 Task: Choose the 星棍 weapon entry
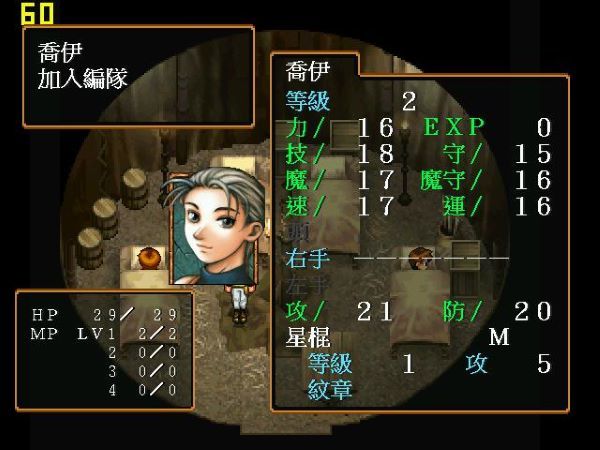(309, 337)
